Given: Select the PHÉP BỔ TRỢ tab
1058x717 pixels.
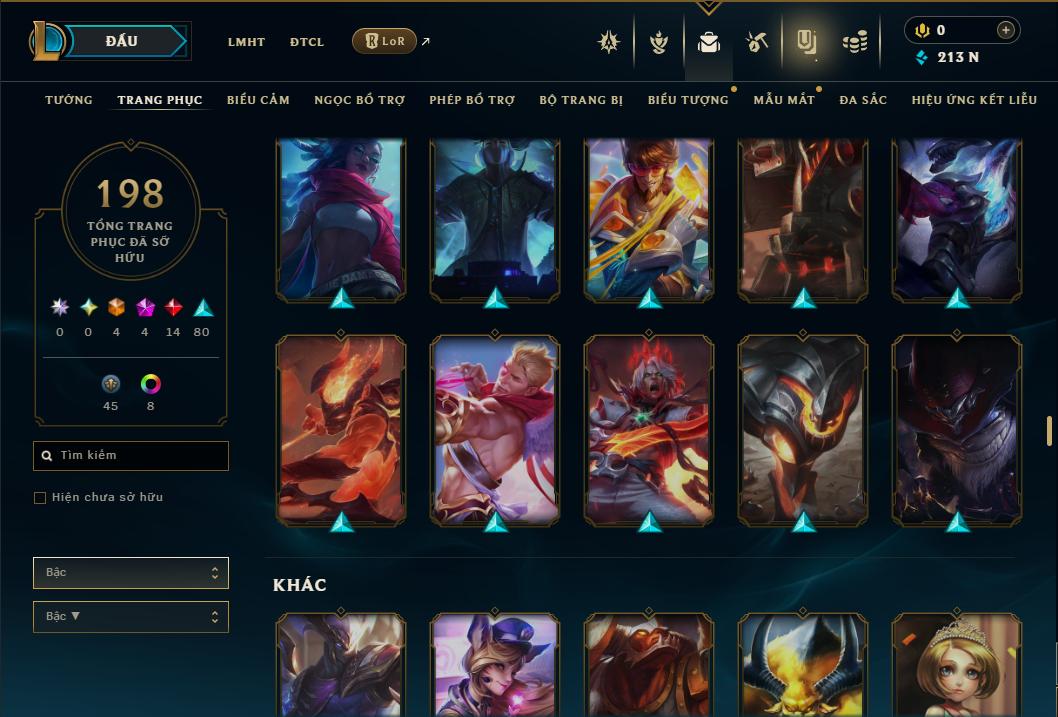Looking at the screenshot, I should (472, 100).
